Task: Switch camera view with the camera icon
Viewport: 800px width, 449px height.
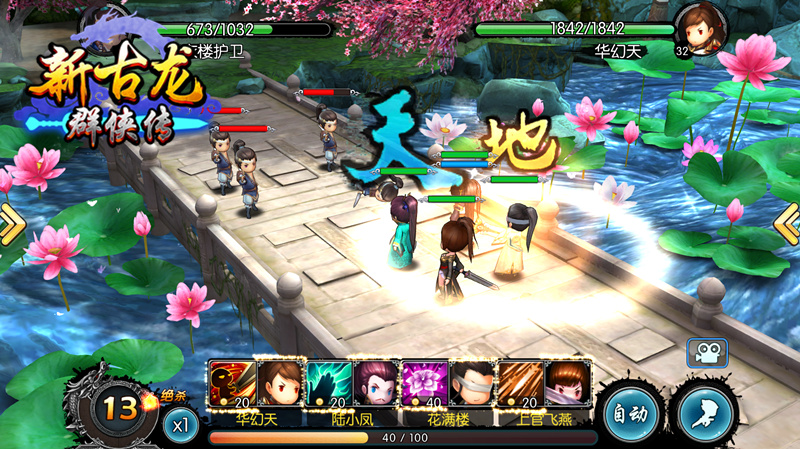Action: pos(706,352)
